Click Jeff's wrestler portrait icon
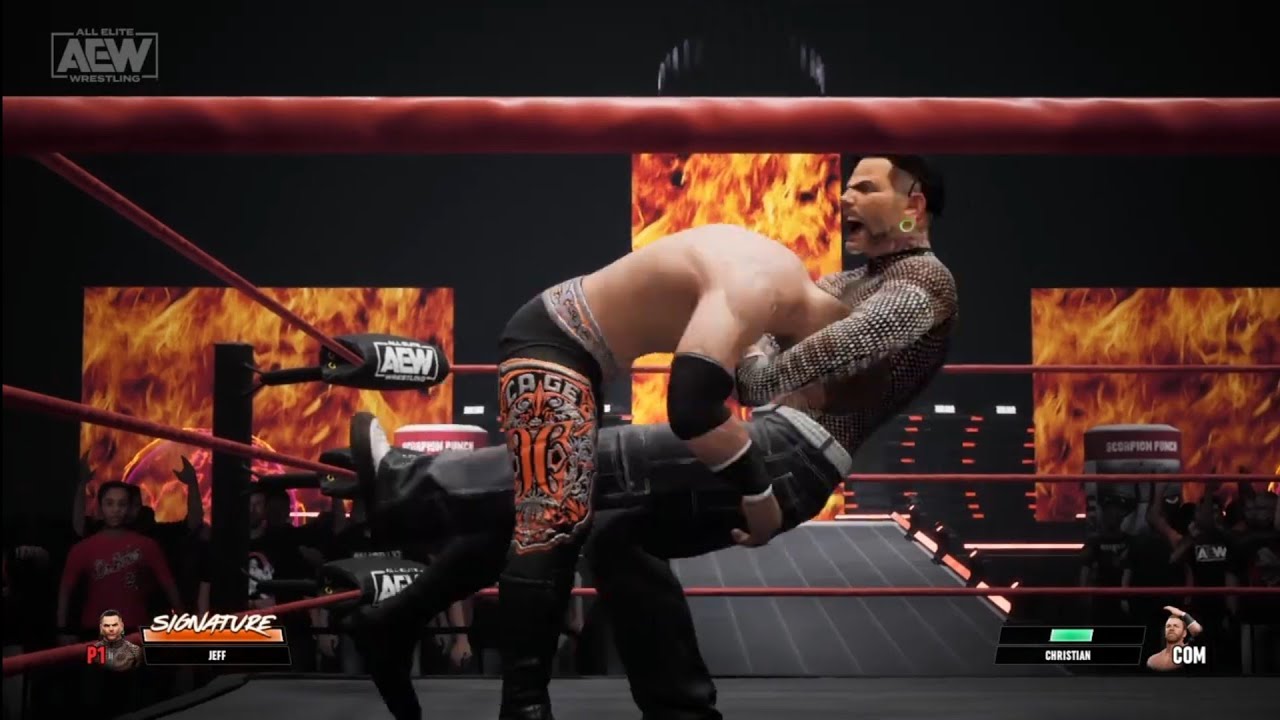Viewport: 1280px width, 720px height. click(x=119, y=640)
